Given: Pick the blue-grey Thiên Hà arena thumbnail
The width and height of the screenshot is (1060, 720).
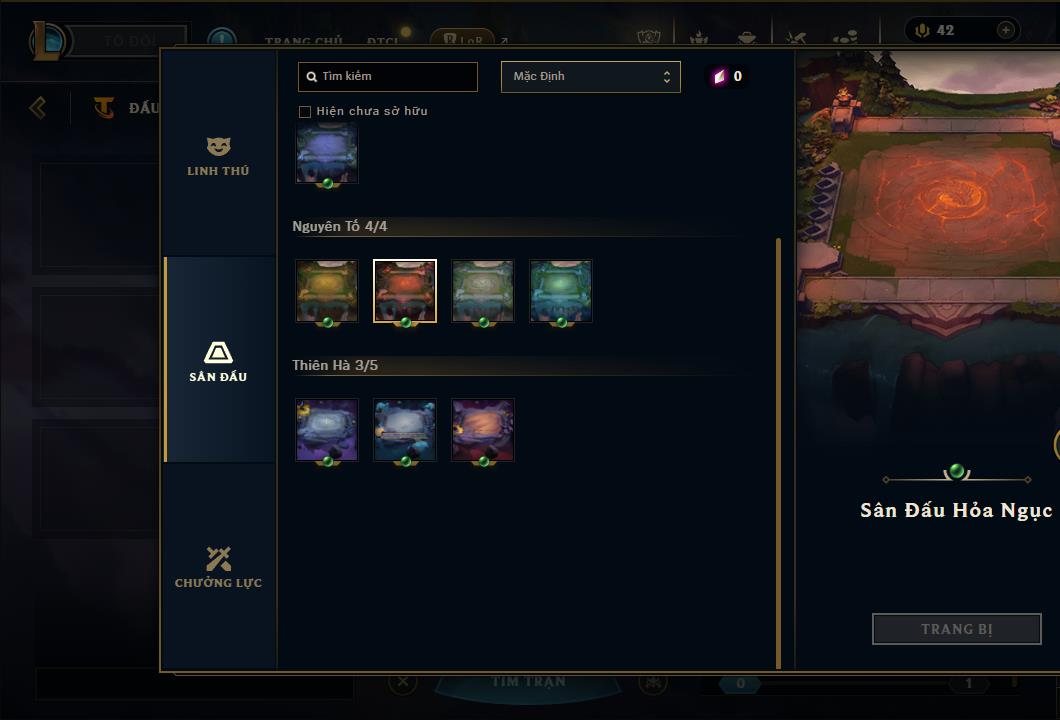Looking at the screenshot, I should click(x=405, y=430).
